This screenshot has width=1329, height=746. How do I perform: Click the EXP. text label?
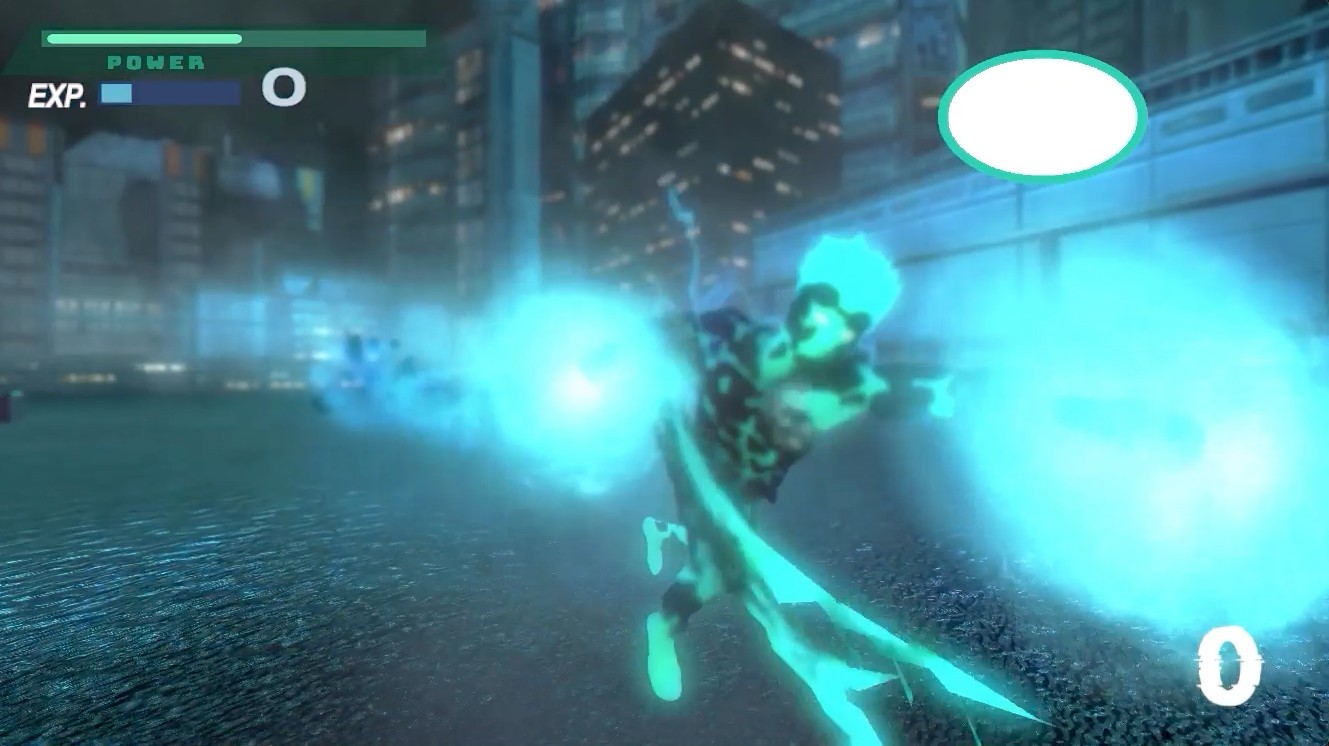tap(60, 92)
